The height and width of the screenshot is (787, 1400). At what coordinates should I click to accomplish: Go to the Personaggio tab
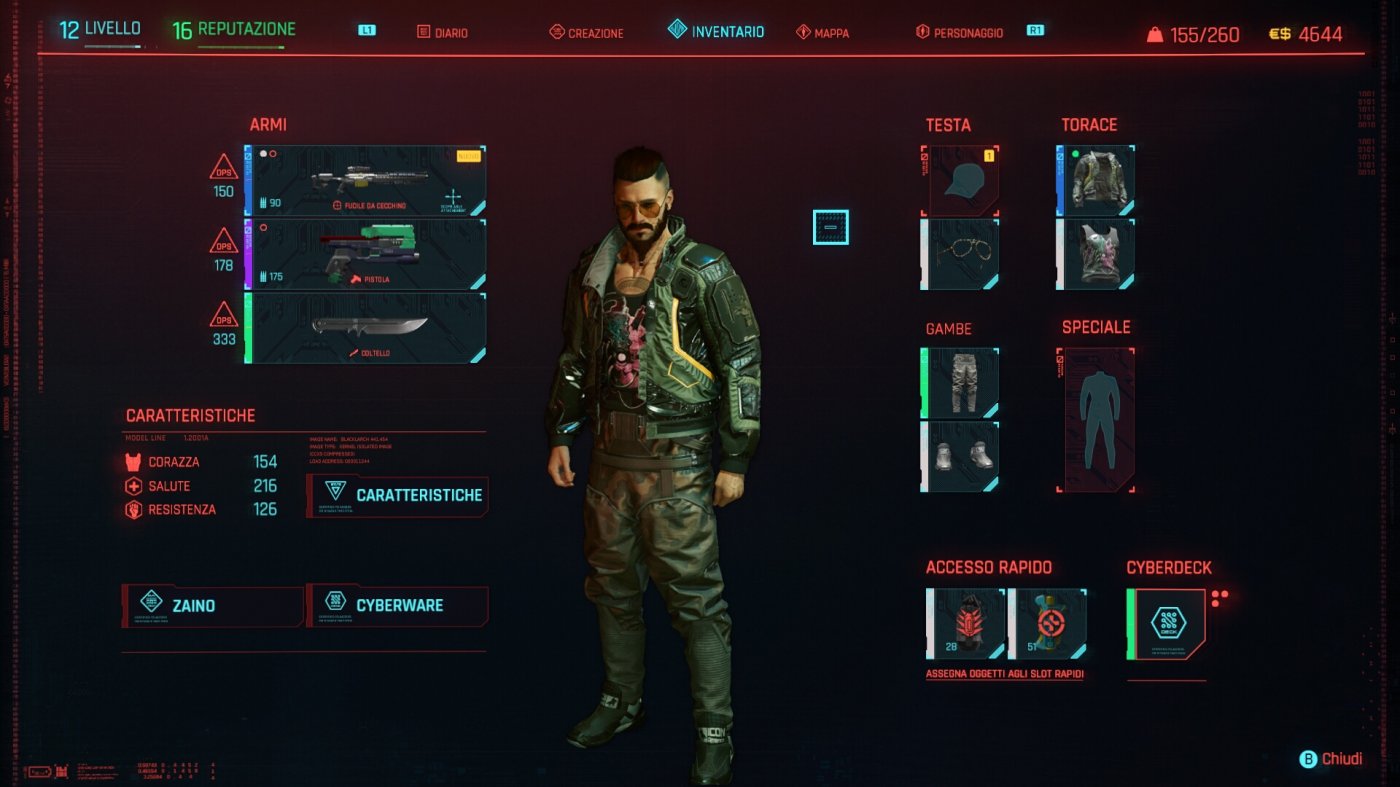pos(960,32)
